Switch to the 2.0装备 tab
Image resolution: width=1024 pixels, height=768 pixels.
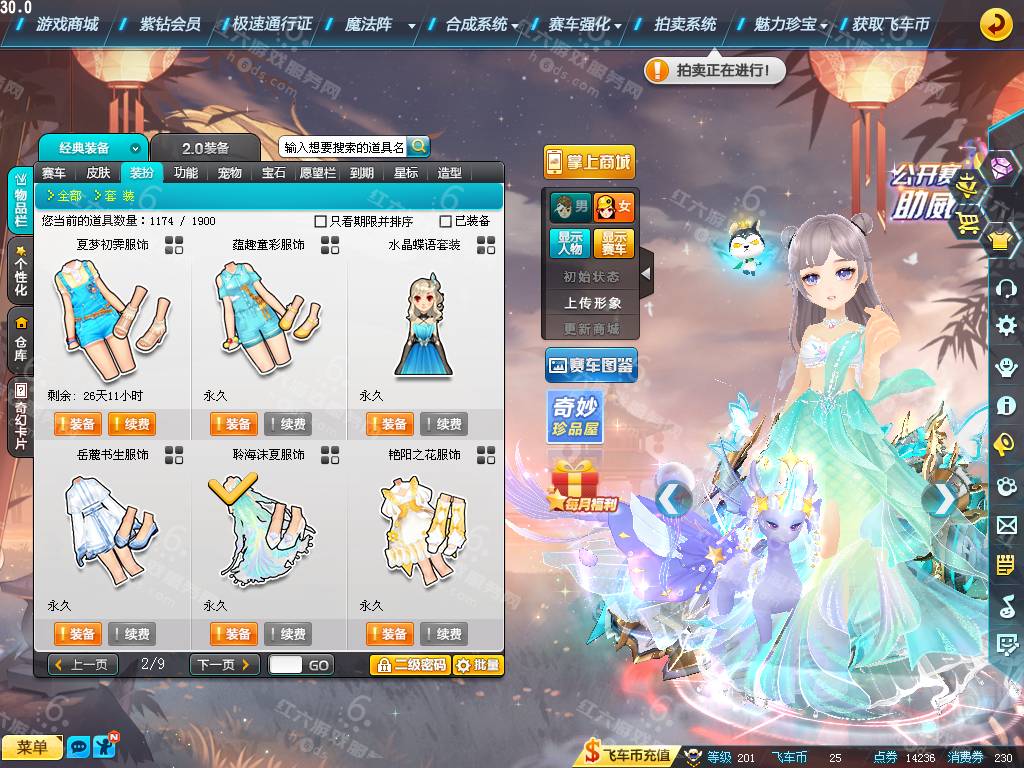click(205, 148)
